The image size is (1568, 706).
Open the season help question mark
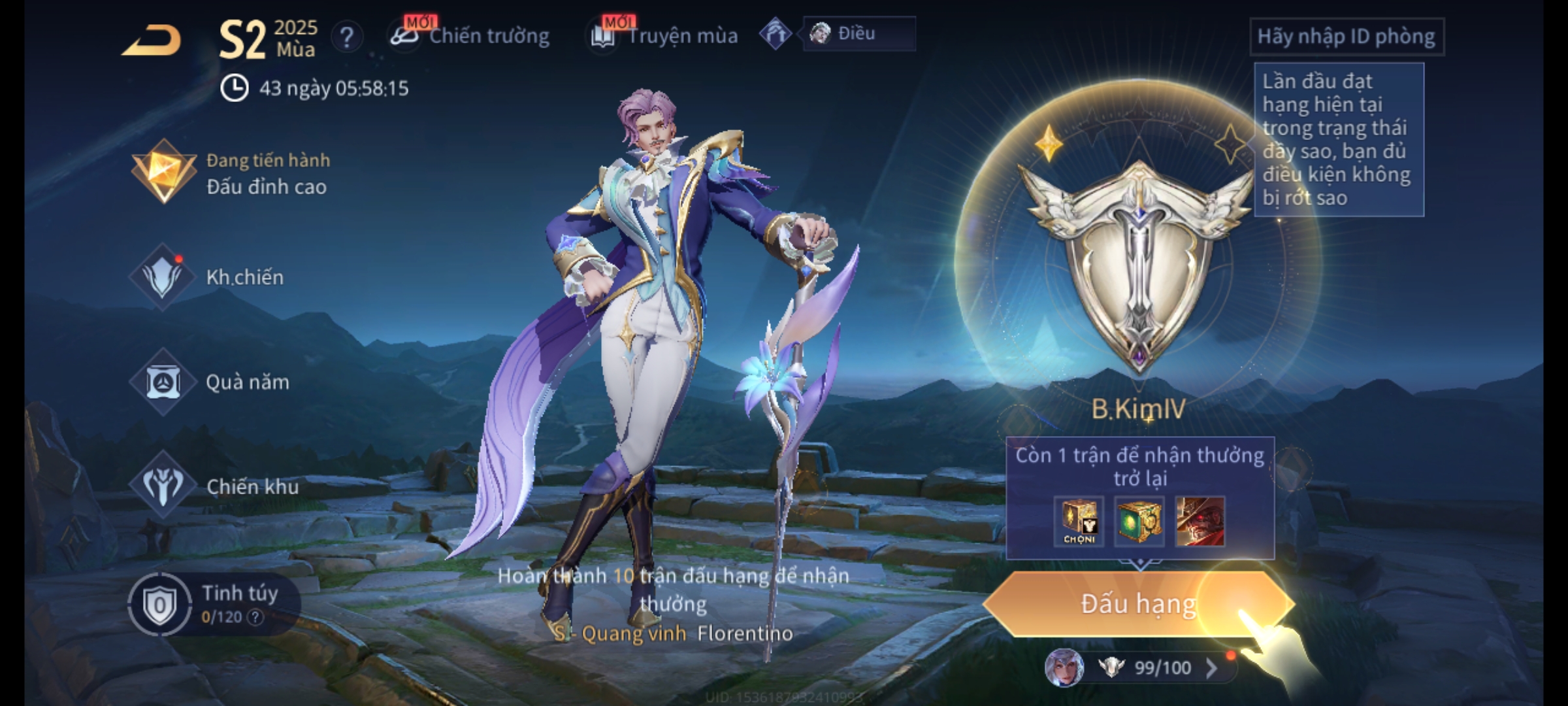point(346,37)
